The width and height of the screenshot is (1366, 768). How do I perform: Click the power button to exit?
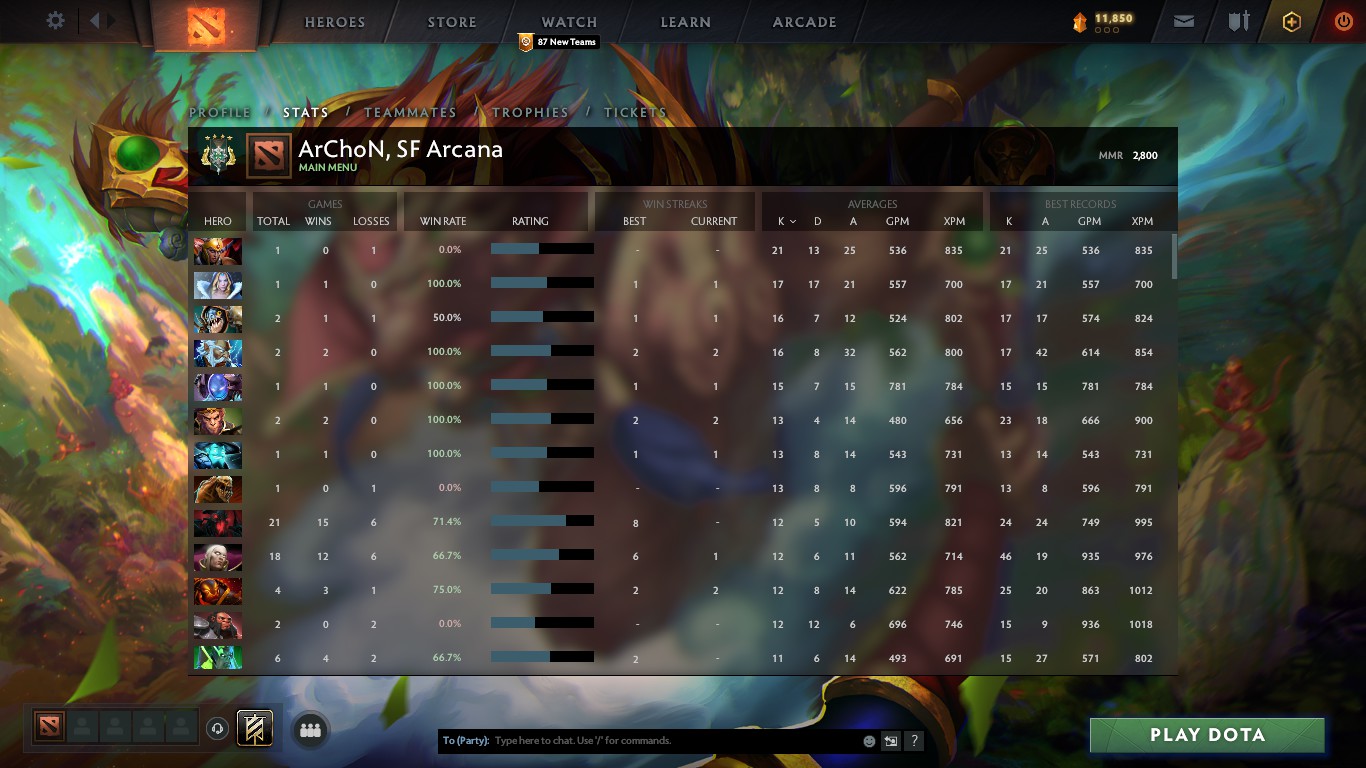pyautogui.click(x=1341, y=20)
